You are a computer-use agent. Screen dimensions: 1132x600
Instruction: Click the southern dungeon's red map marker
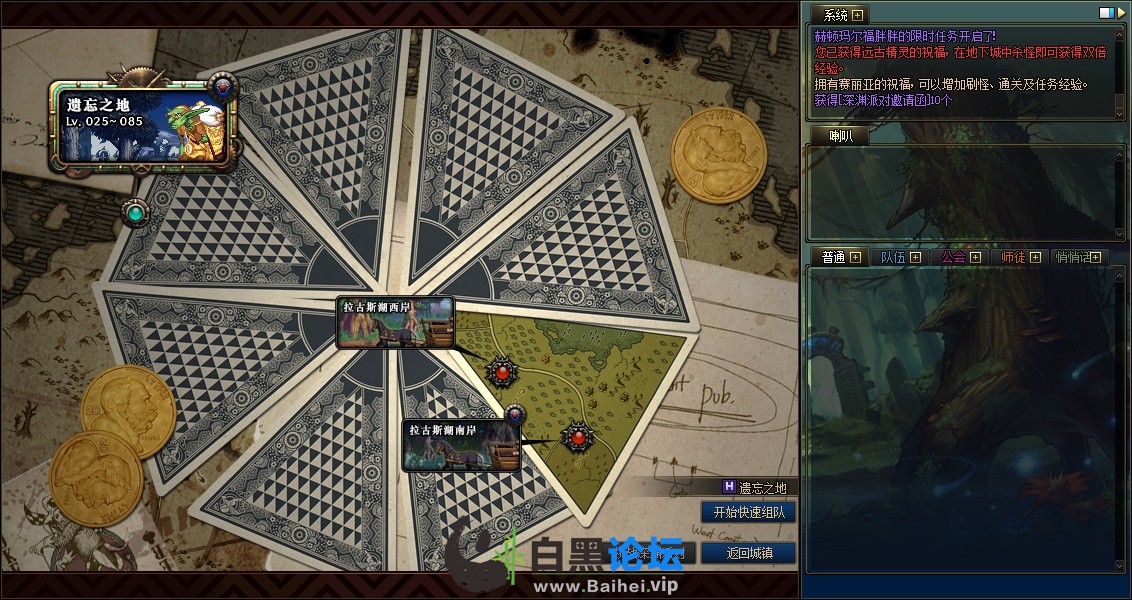[576, 437]
